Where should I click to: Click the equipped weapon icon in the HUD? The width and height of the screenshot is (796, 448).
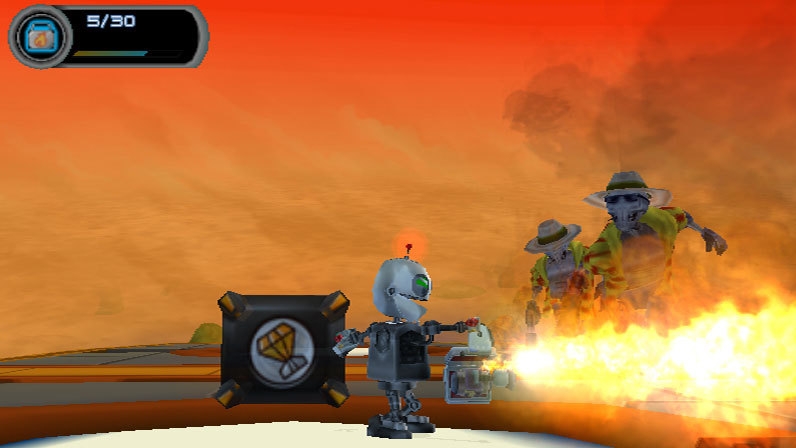pos(40,37)
